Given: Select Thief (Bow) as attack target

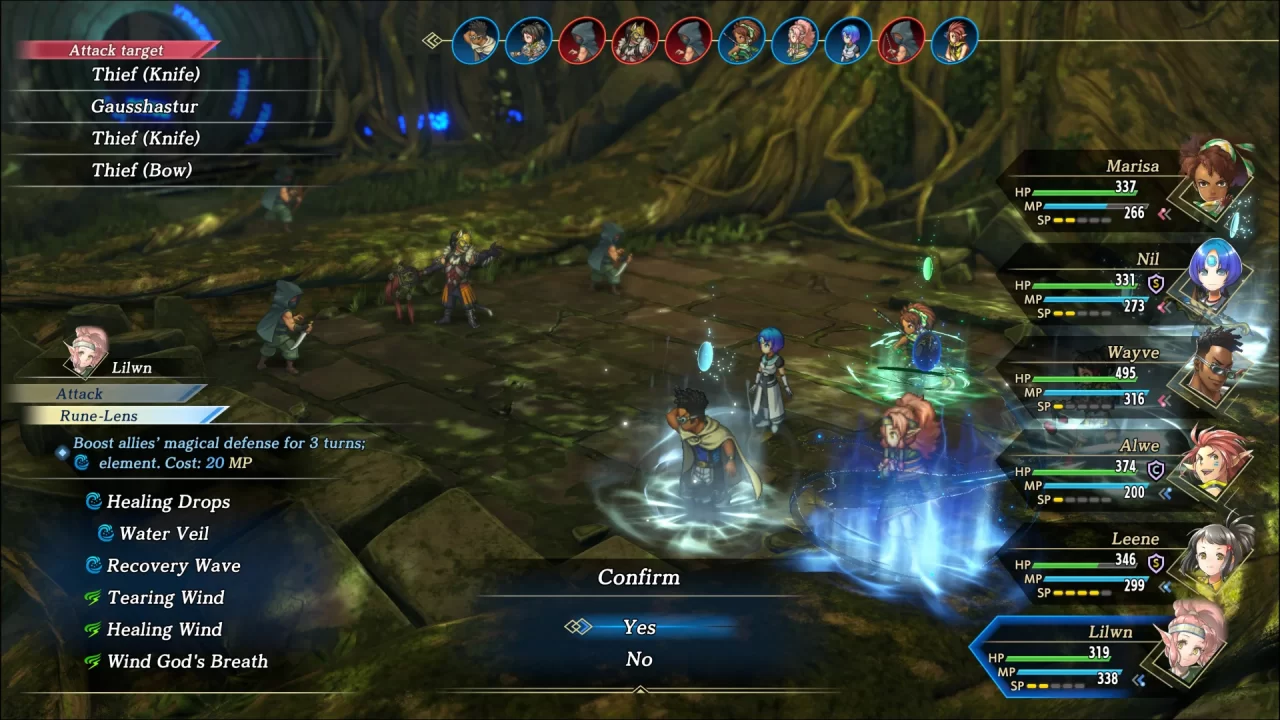Looking at the screenshot, I should click(142, 170).
